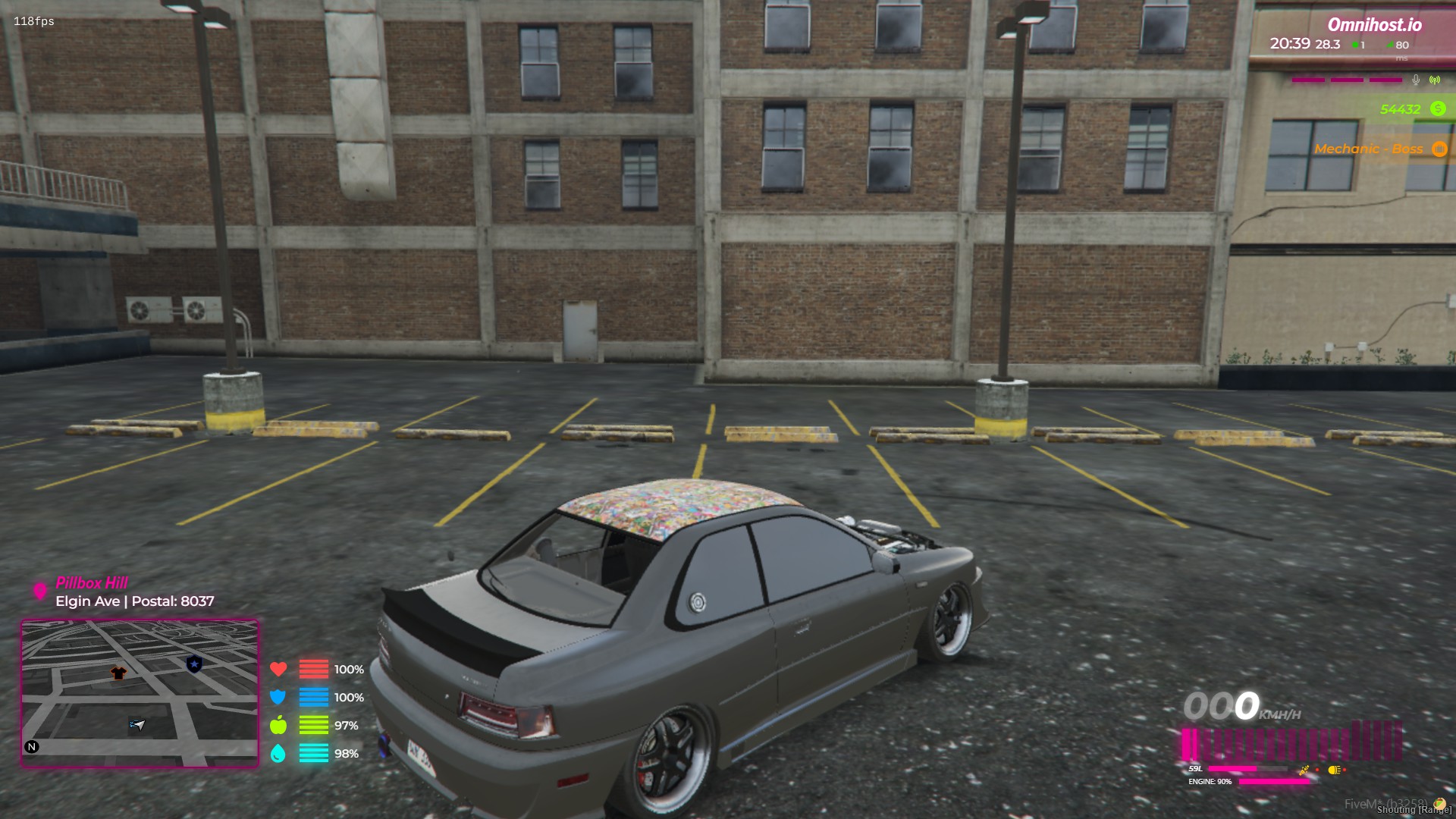
Task: Click the red heart health icon
Action: point(278,669)
